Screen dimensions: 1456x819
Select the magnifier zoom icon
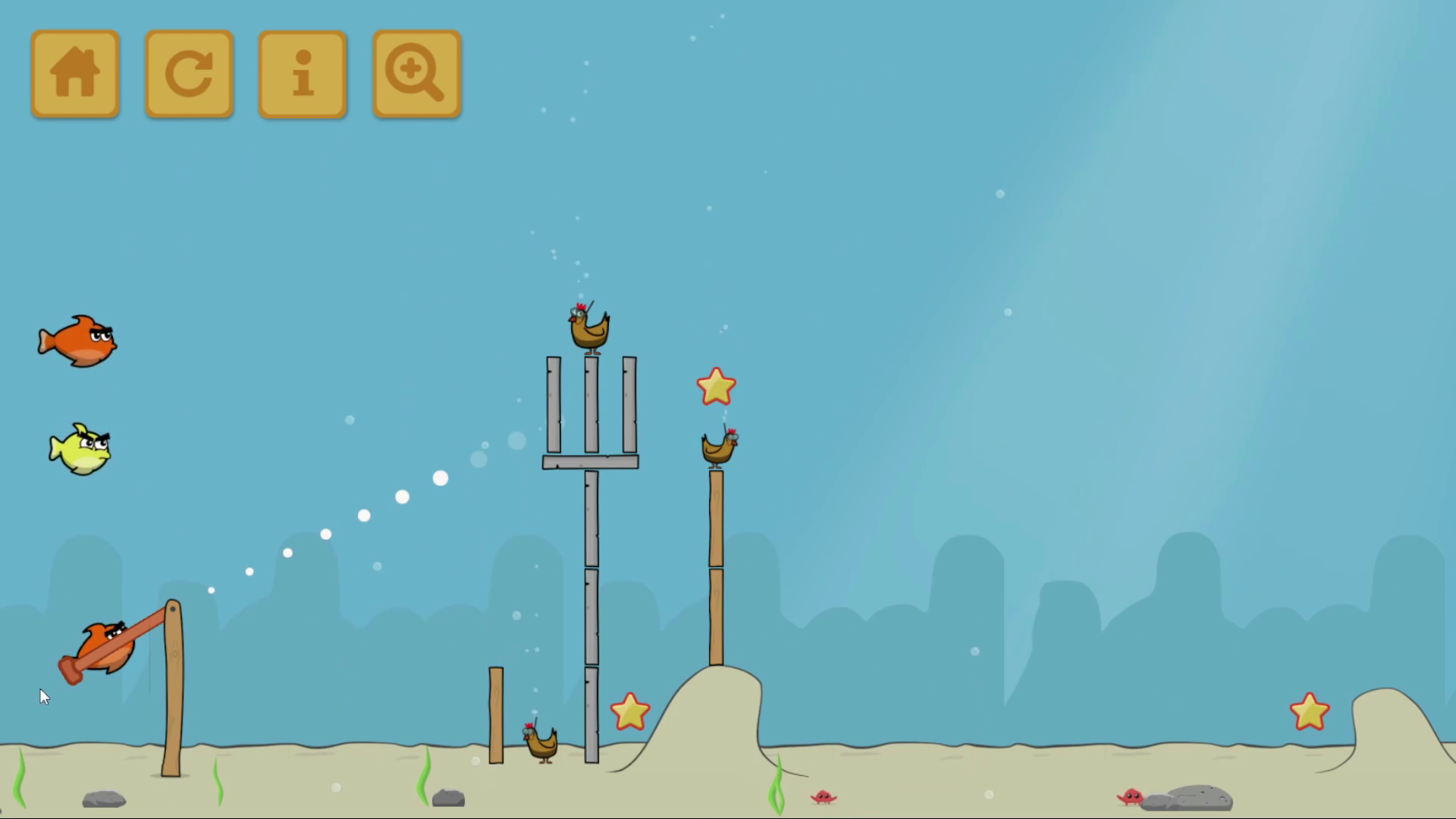coord(416,73)
